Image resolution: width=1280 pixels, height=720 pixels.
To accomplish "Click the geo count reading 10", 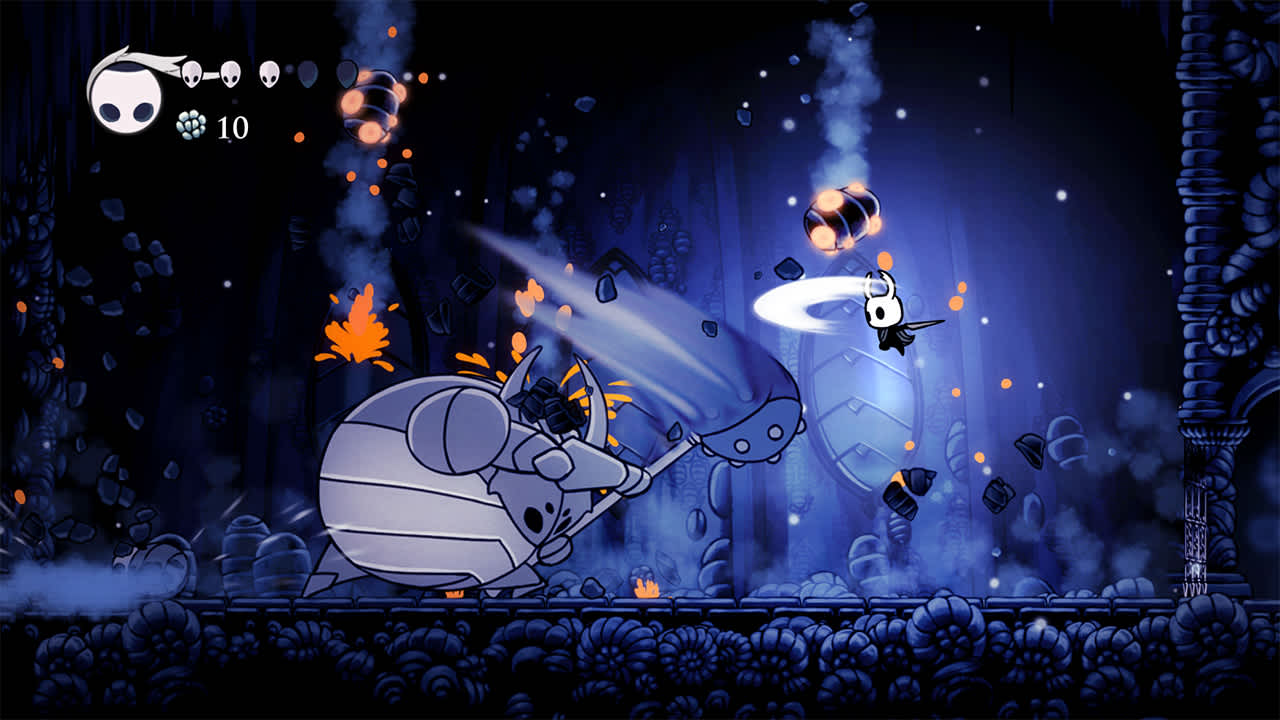I will coord(233,126).
